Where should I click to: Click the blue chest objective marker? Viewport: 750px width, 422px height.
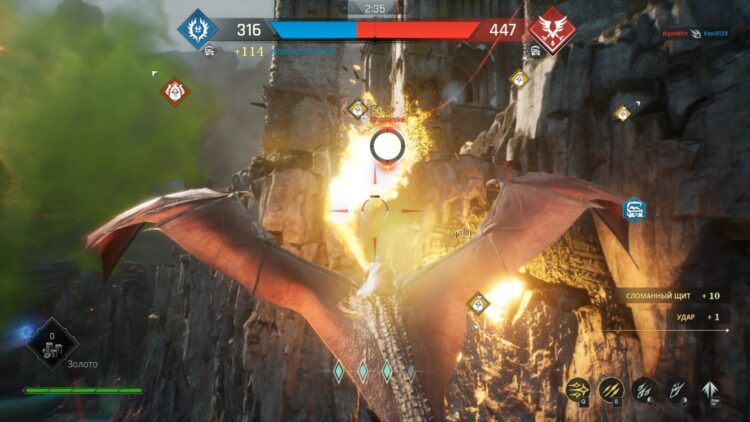click(634, 208)
